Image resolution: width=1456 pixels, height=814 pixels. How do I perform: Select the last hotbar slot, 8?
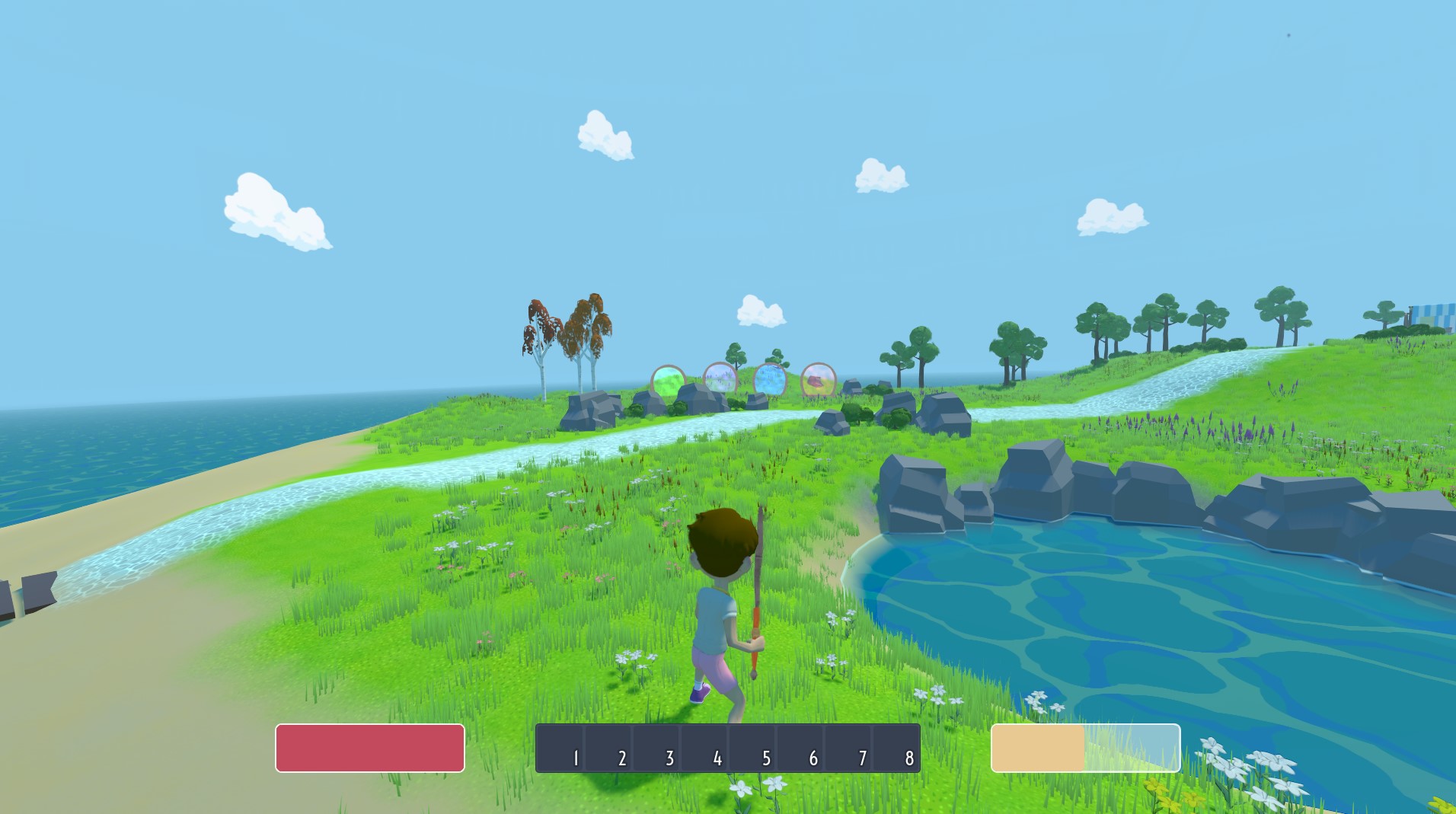[896, 748]
